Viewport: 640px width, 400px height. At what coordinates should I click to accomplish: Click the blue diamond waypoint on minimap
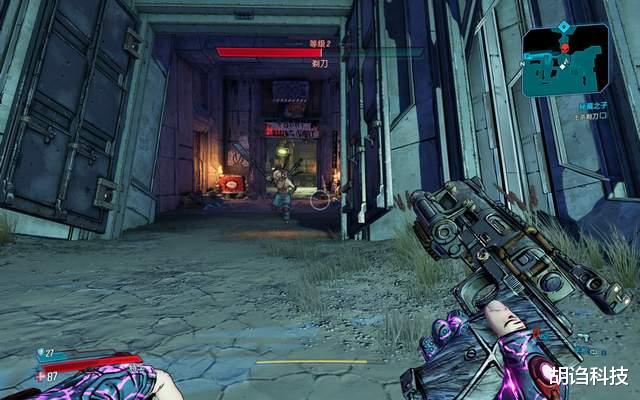563,25
